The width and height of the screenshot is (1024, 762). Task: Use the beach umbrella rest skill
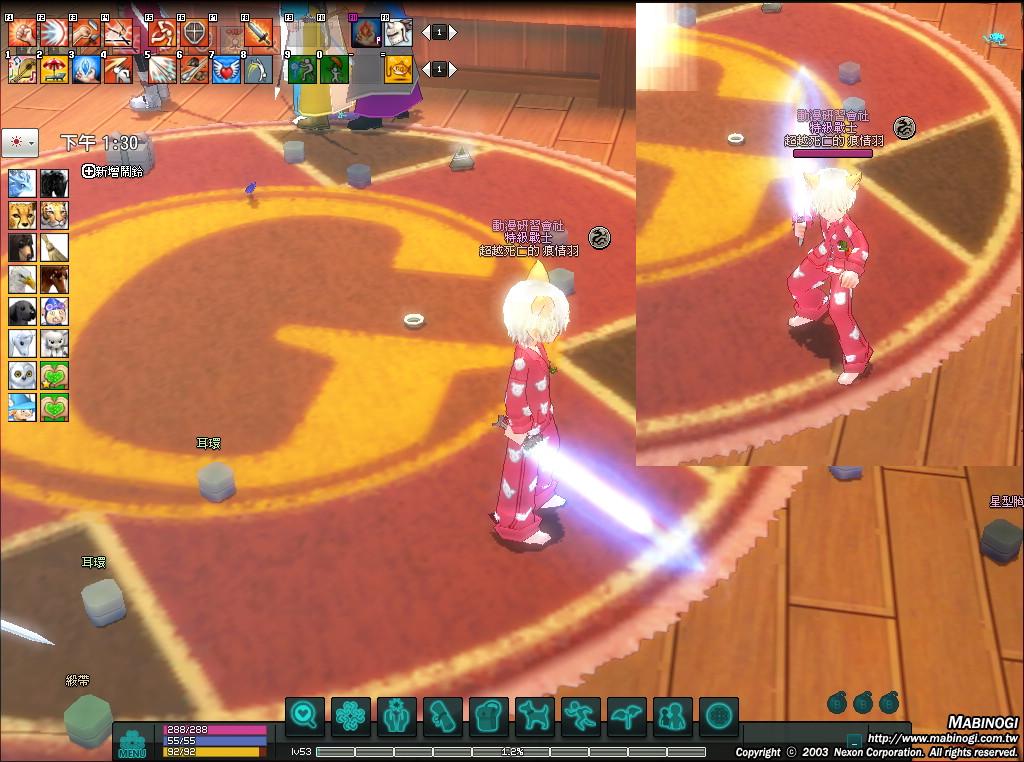tap(54, 69)
